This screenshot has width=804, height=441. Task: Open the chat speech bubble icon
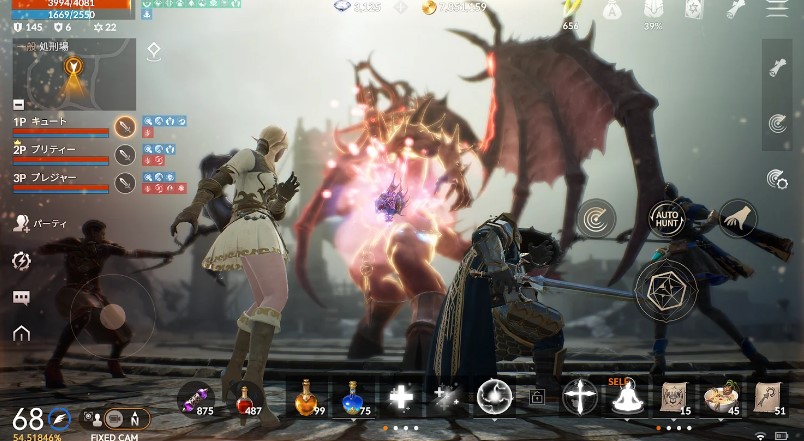(x=21, y=298)
